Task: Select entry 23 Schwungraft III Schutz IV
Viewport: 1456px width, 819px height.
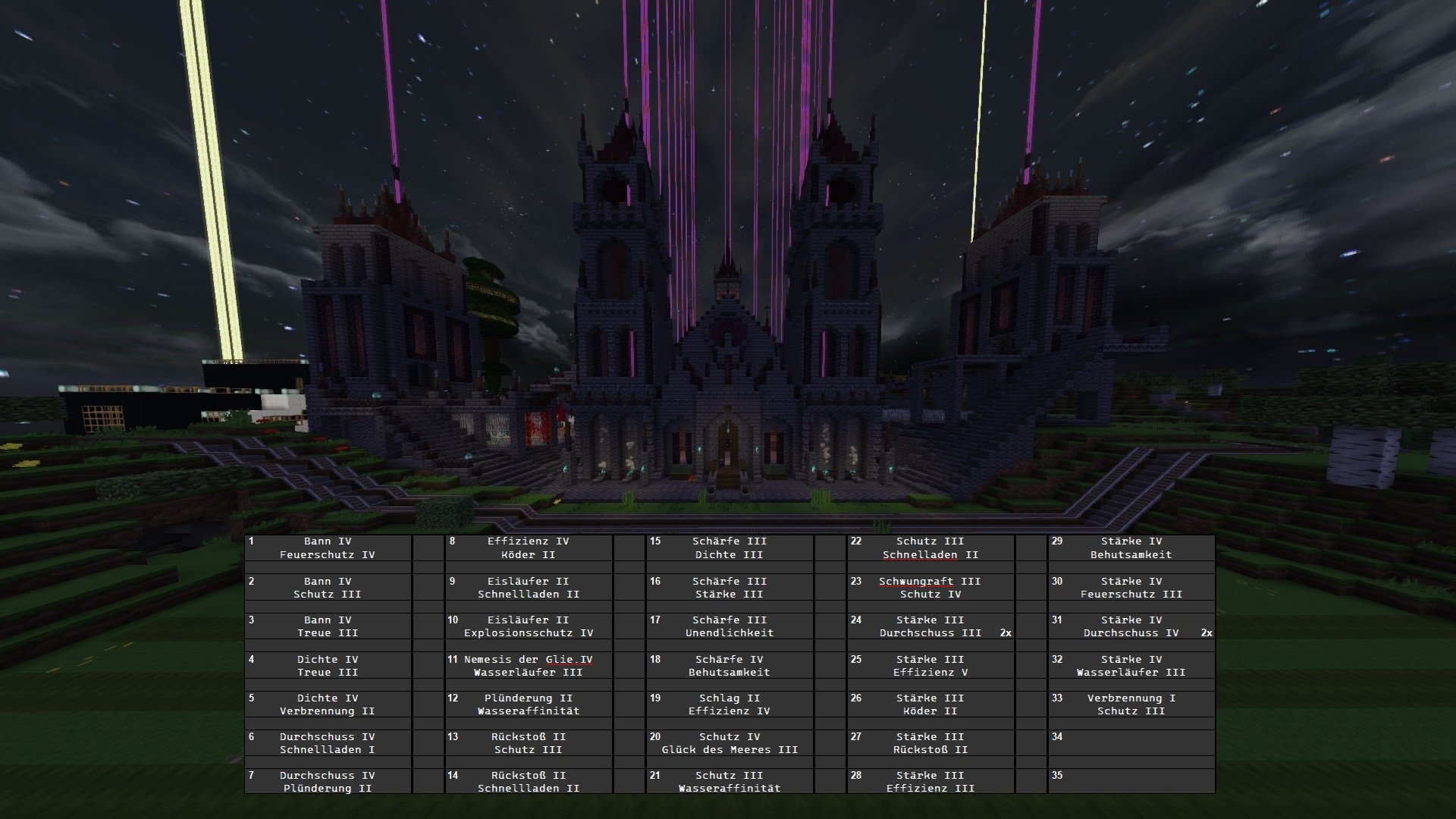Action: pyautogui.click(x=930, y=588)
